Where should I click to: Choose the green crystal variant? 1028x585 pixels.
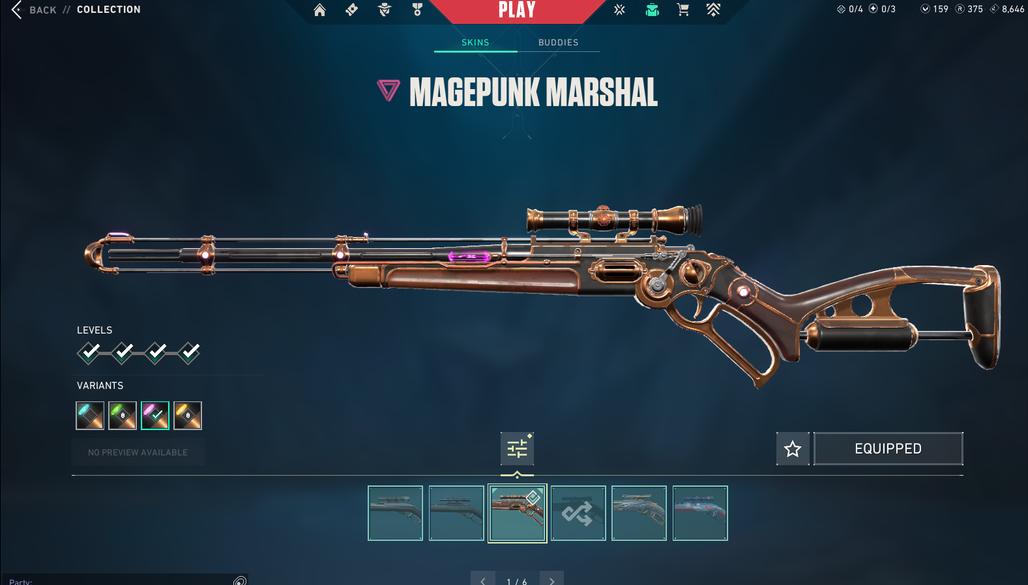[x=123, y=416]
